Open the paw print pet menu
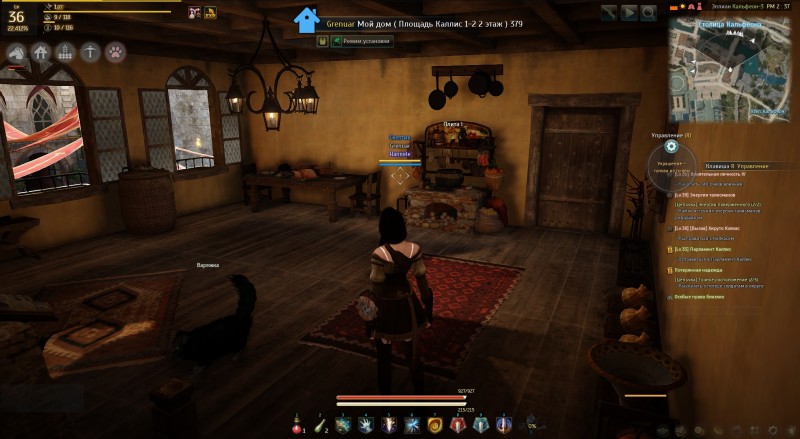This screenshot has height=439, width=800. pyautogui.click(x=116, y=51)
